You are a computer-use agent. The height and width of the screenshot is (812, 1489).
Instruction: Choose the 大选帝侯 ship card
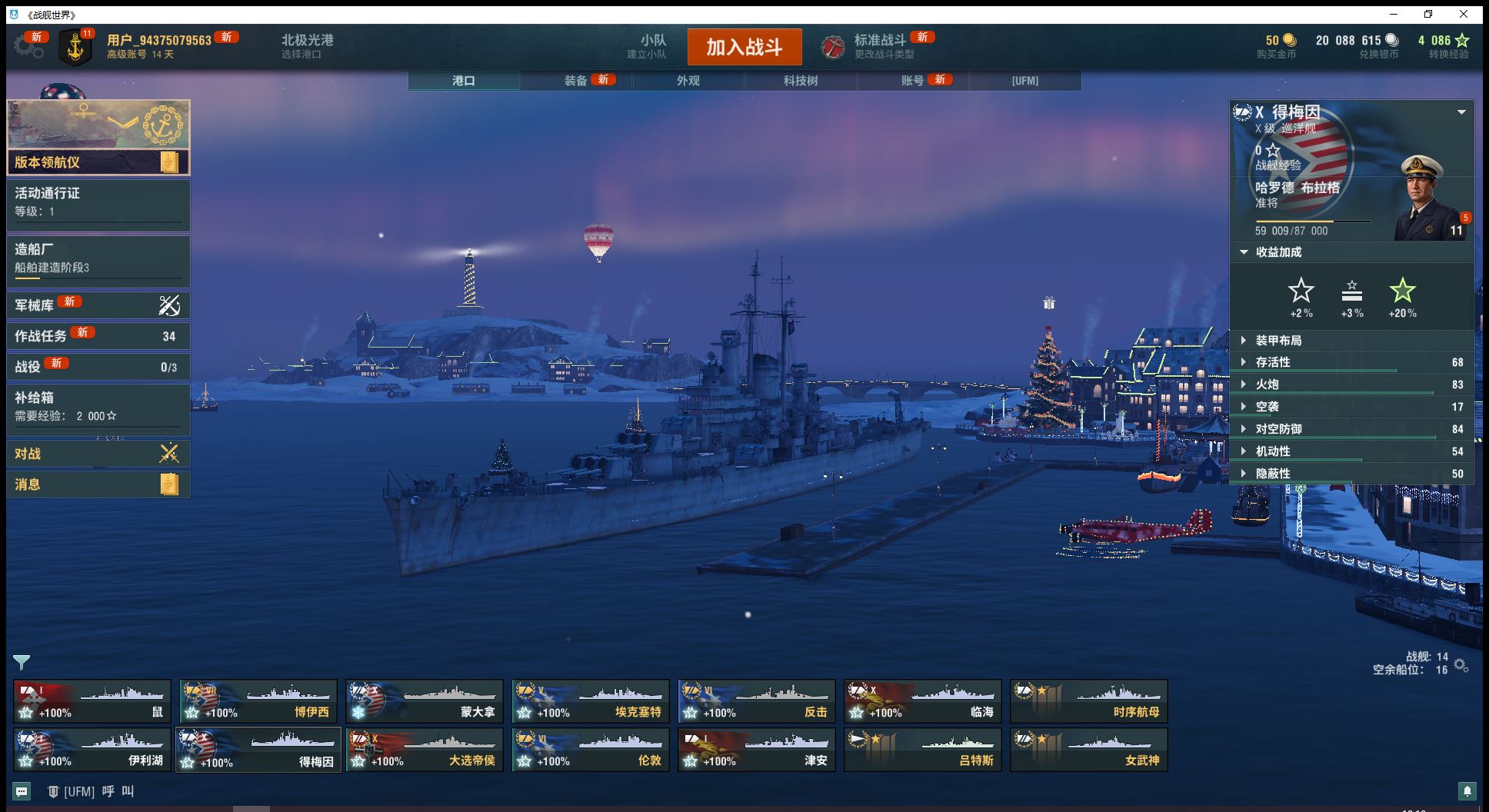(425, 750)
